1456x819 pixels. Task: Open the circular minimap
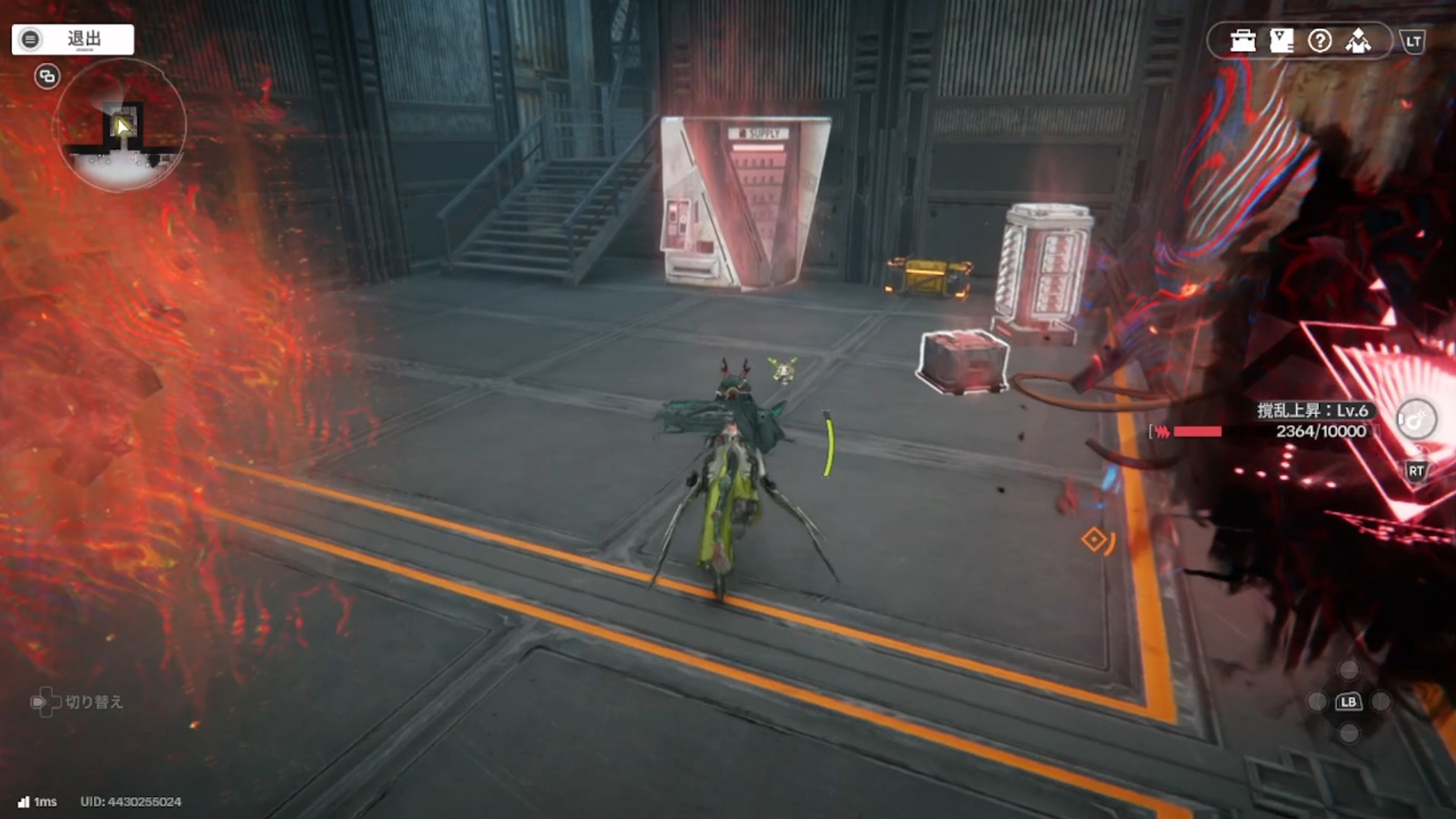pos(120,126)
